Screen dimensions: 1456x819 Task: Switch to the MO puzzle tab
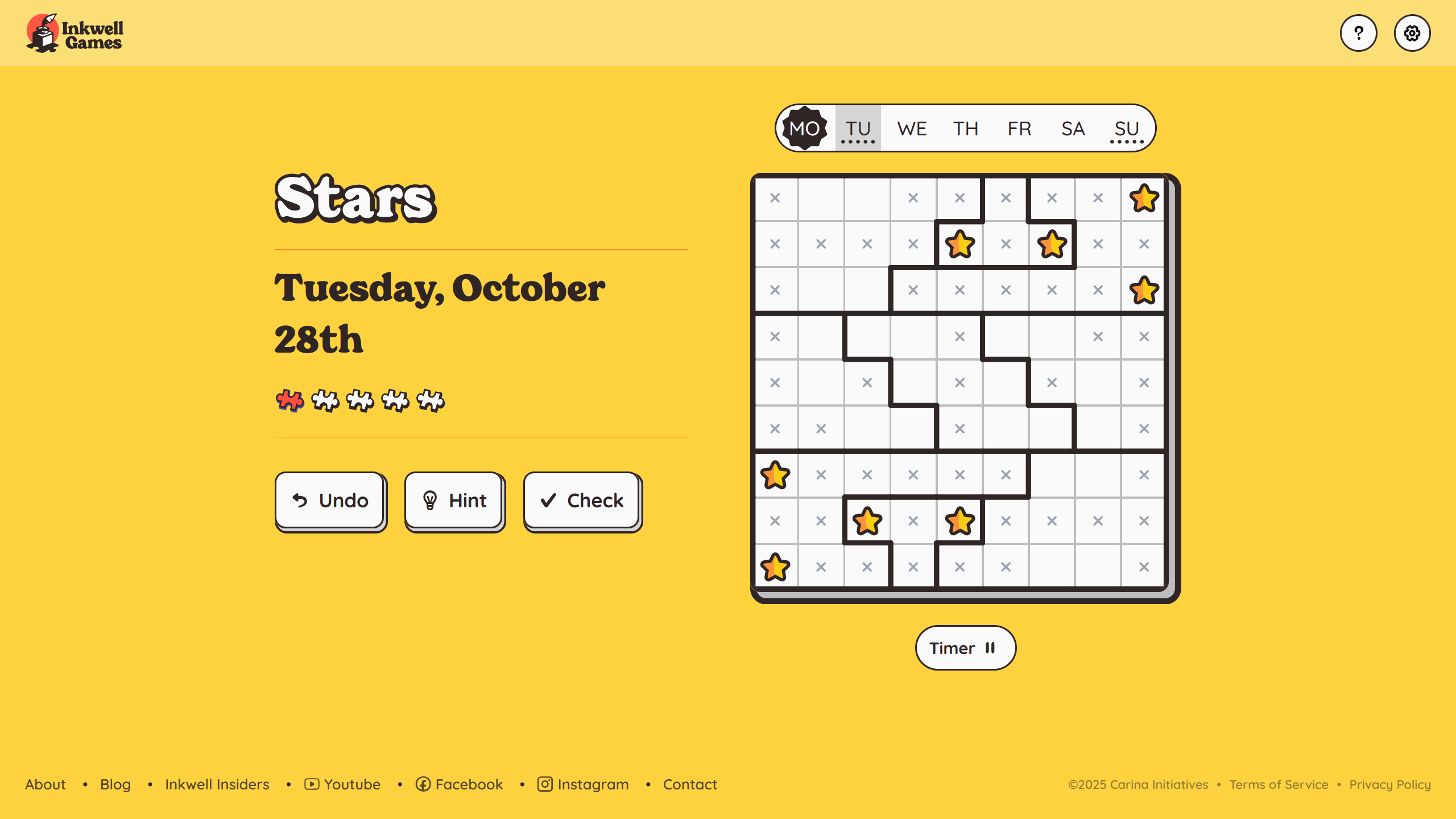804,129
